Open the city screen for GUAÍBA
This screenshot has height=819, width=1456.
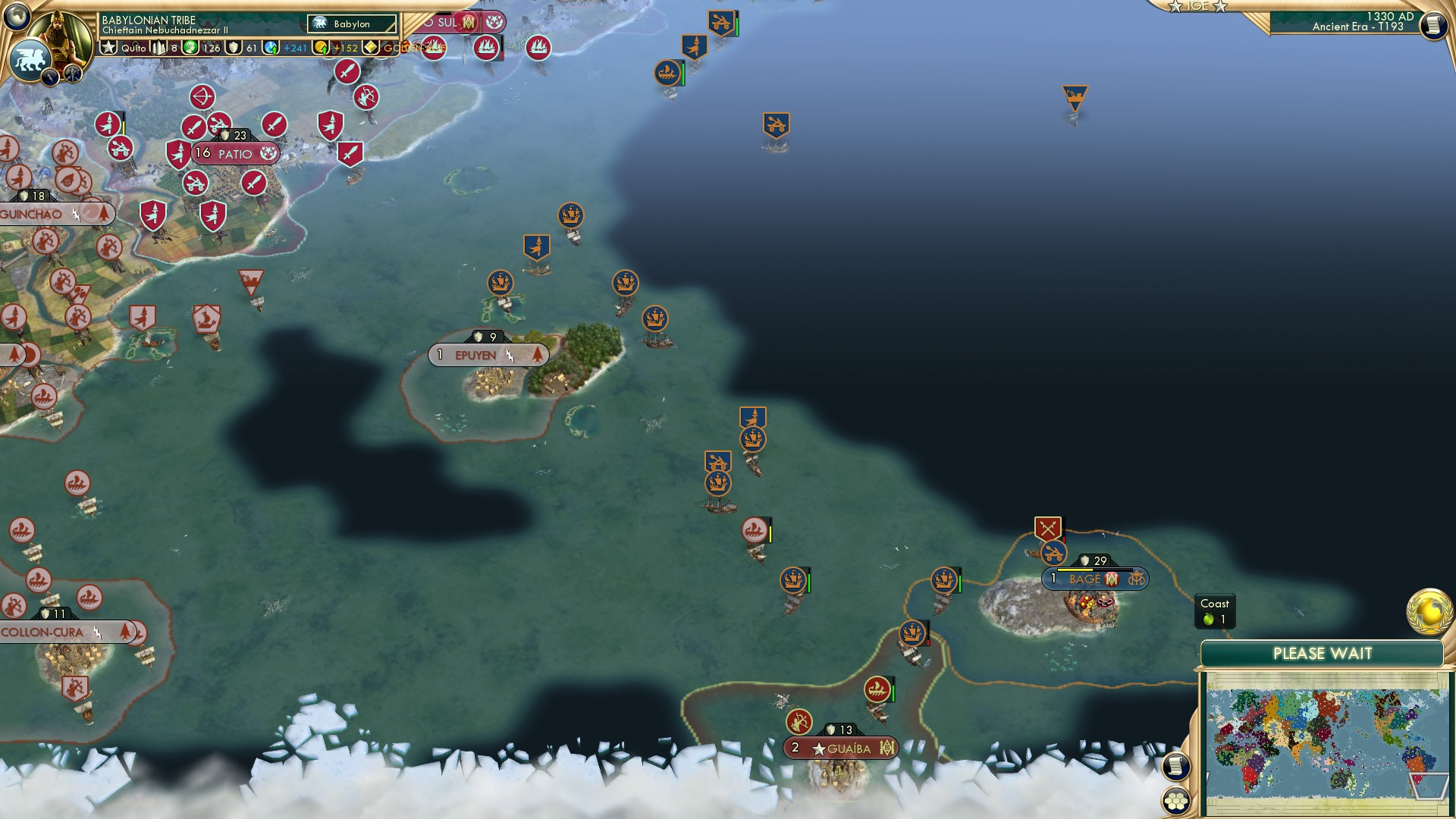click(x=842, y=747)
